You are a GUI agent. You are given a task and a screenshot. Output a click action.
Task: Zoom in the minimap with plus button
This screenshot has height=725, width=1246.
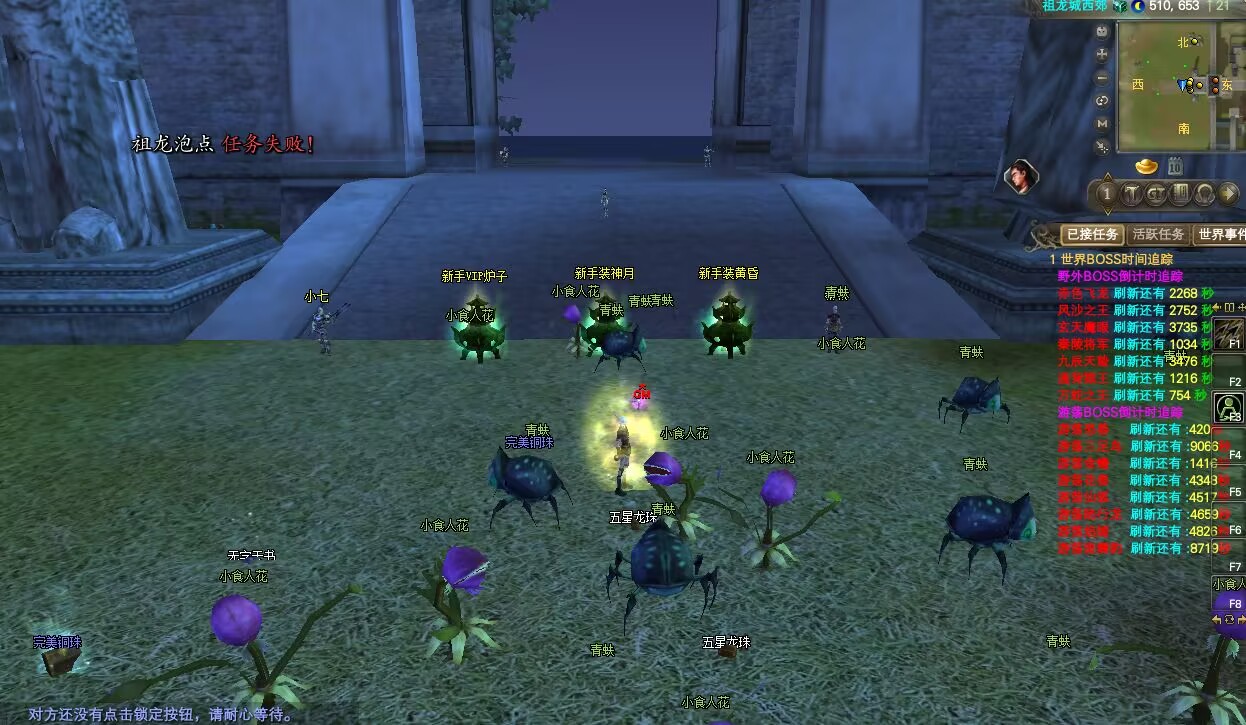[x=1102, y=54]
